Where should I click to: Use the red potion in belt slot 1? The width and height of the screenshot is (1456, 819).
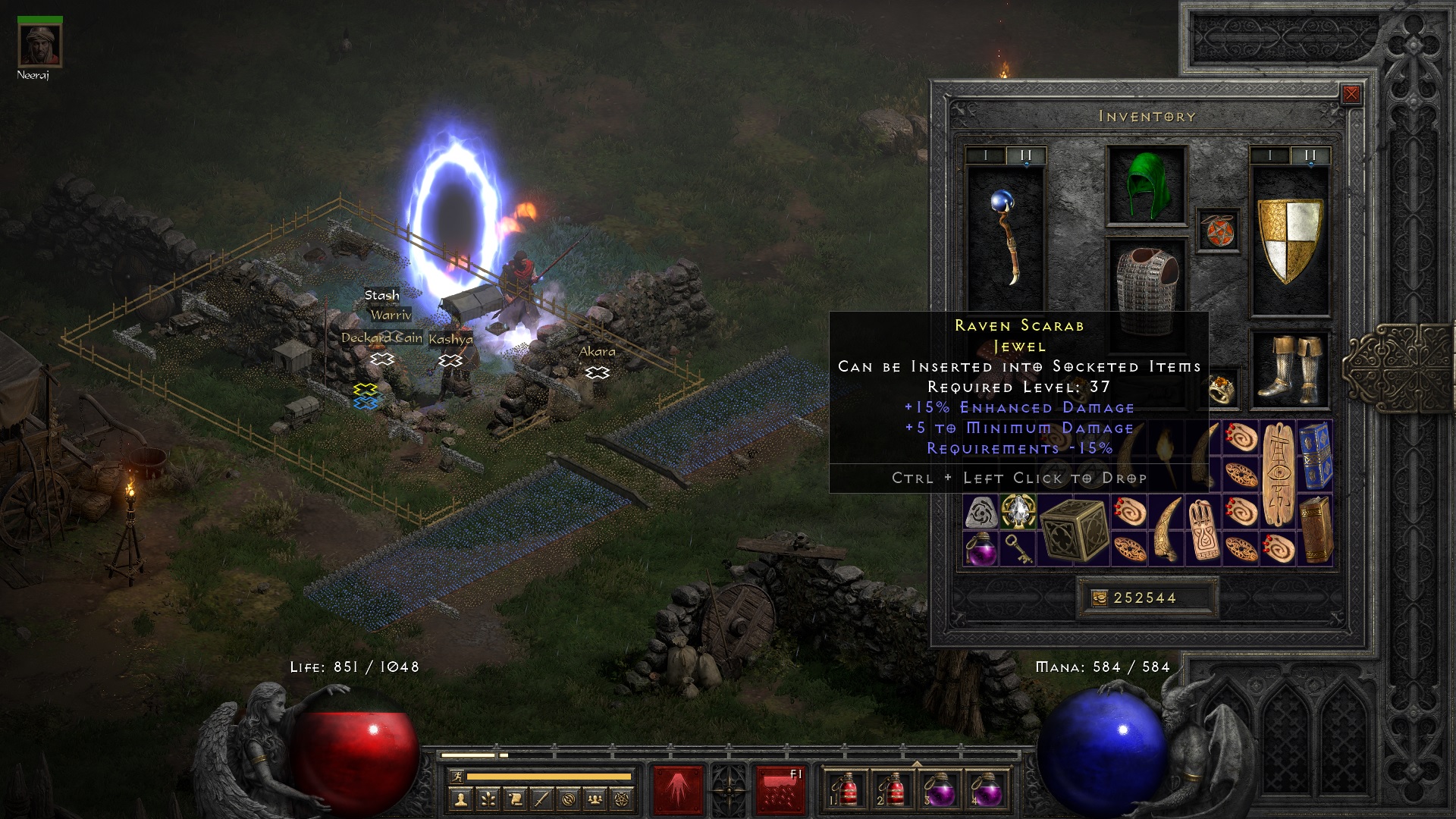coord(846,790)
